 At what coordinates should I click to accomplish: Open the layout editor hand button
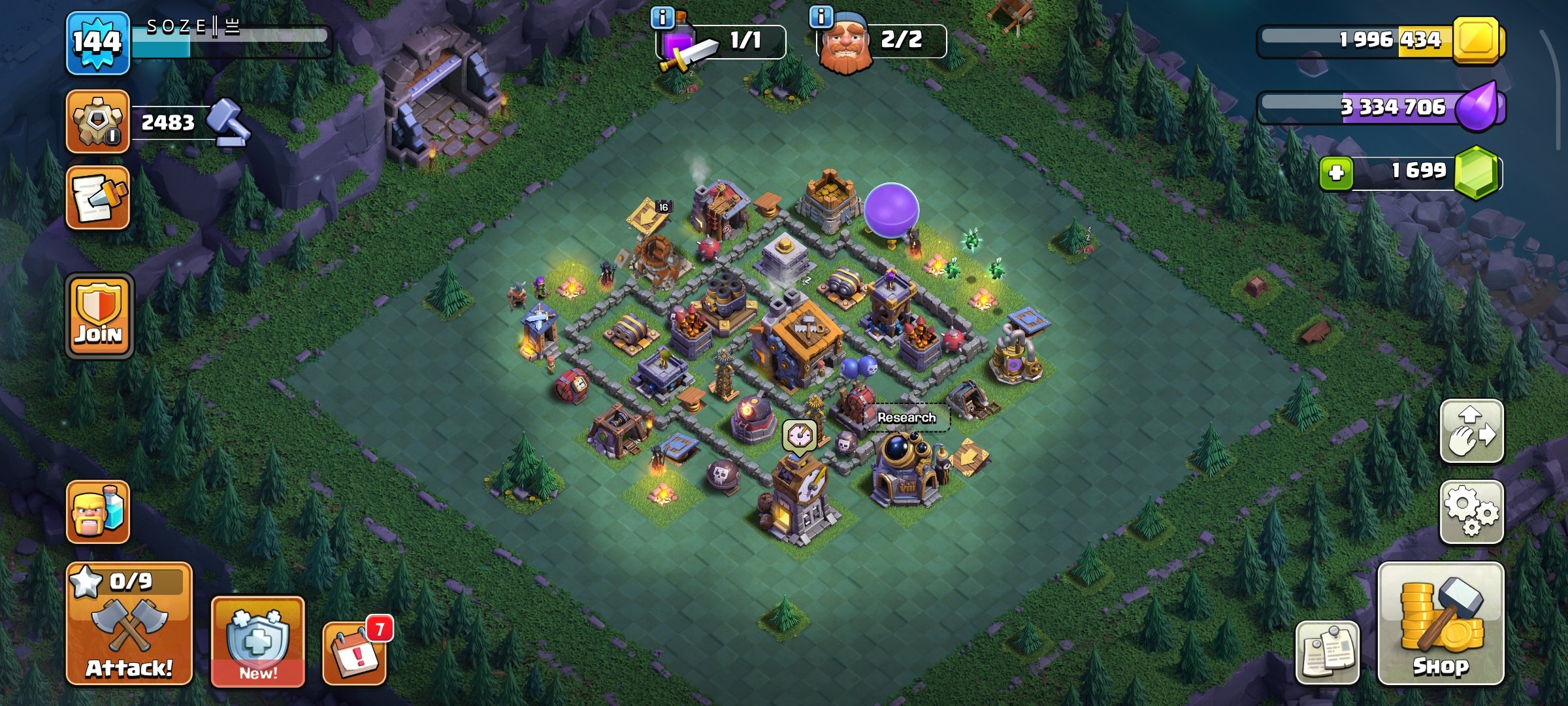(1471, 431)
